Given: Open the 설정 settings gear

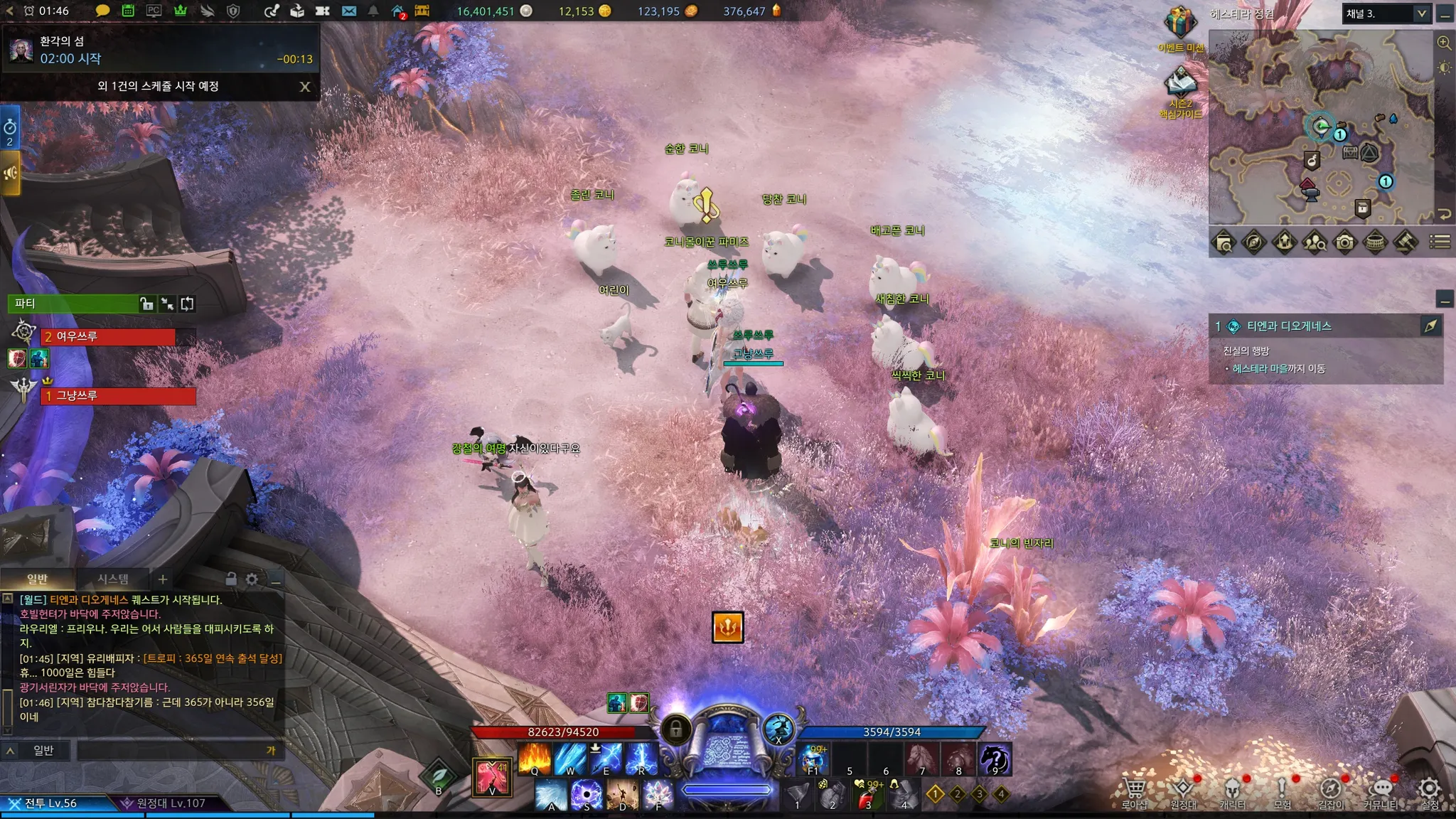Looking at the screenshot, I should click(x=1429, y=790).
